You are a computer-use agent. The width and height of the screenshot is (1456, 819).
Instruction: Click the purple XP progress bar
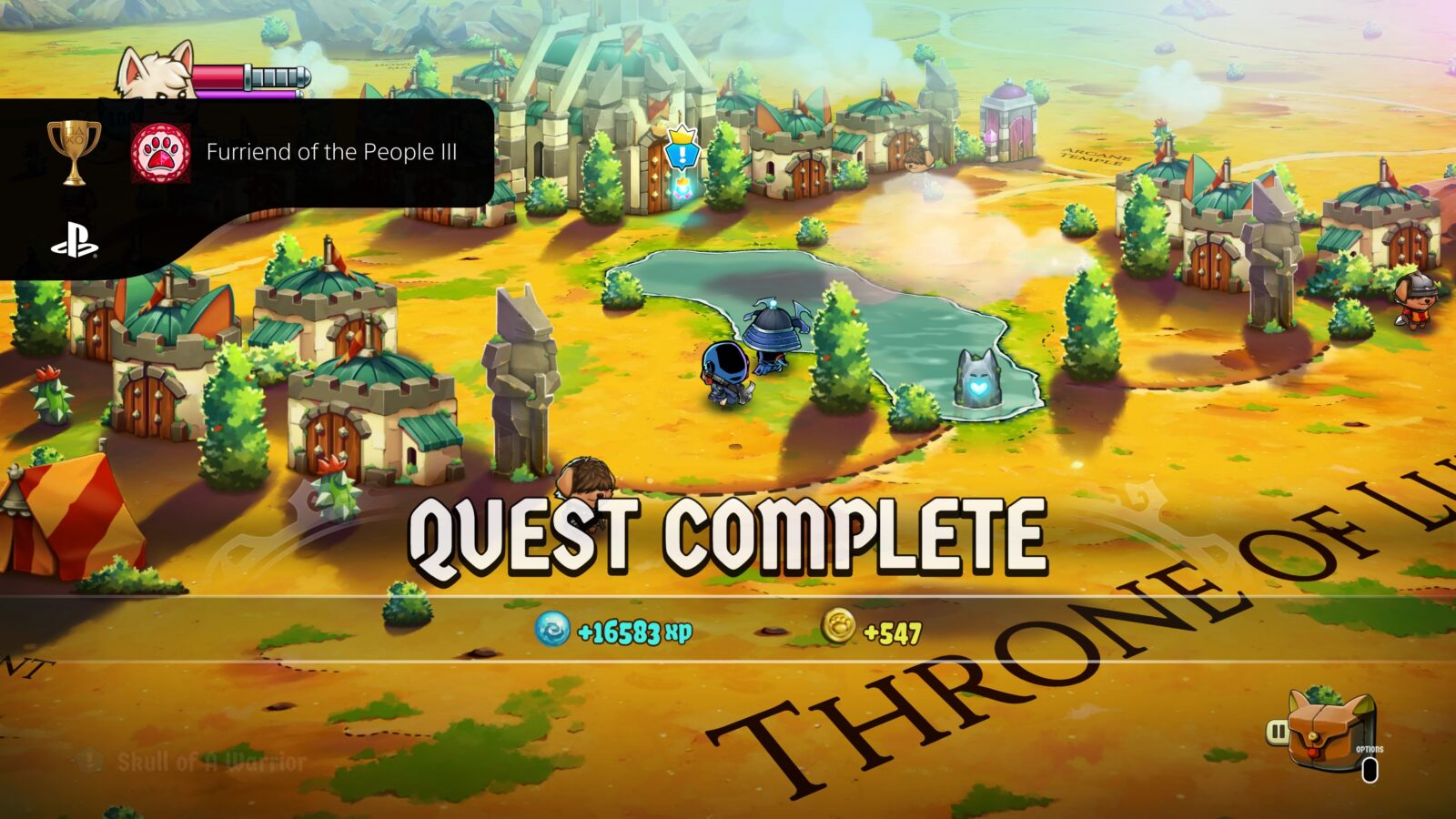246,96
